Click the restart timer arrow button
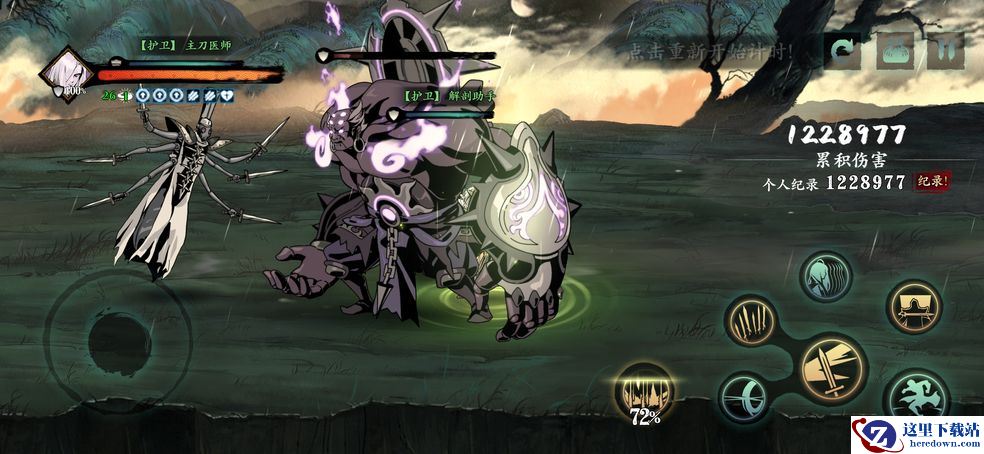 [x=843, y=51]
